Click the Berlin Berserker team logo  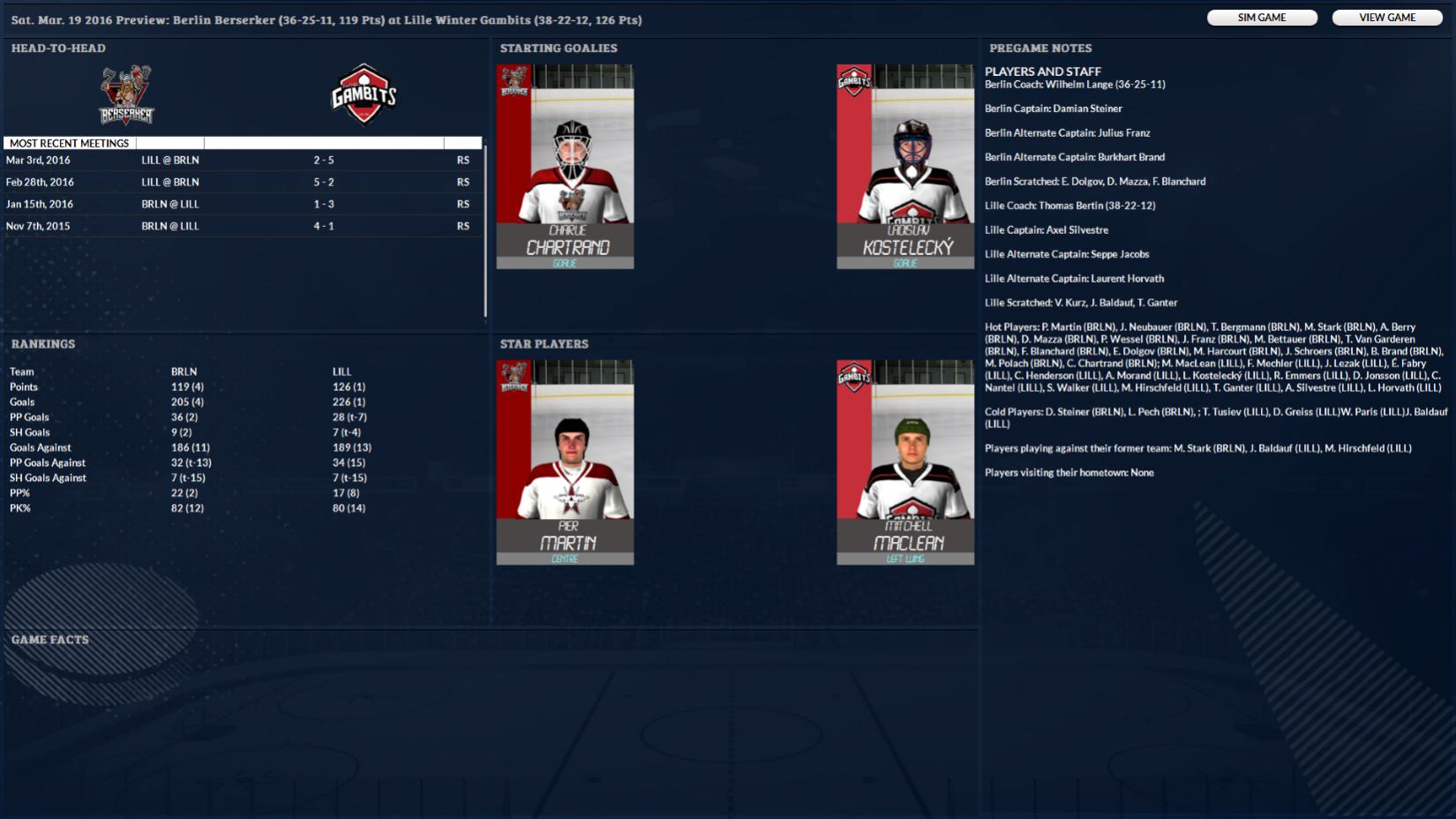126,95
